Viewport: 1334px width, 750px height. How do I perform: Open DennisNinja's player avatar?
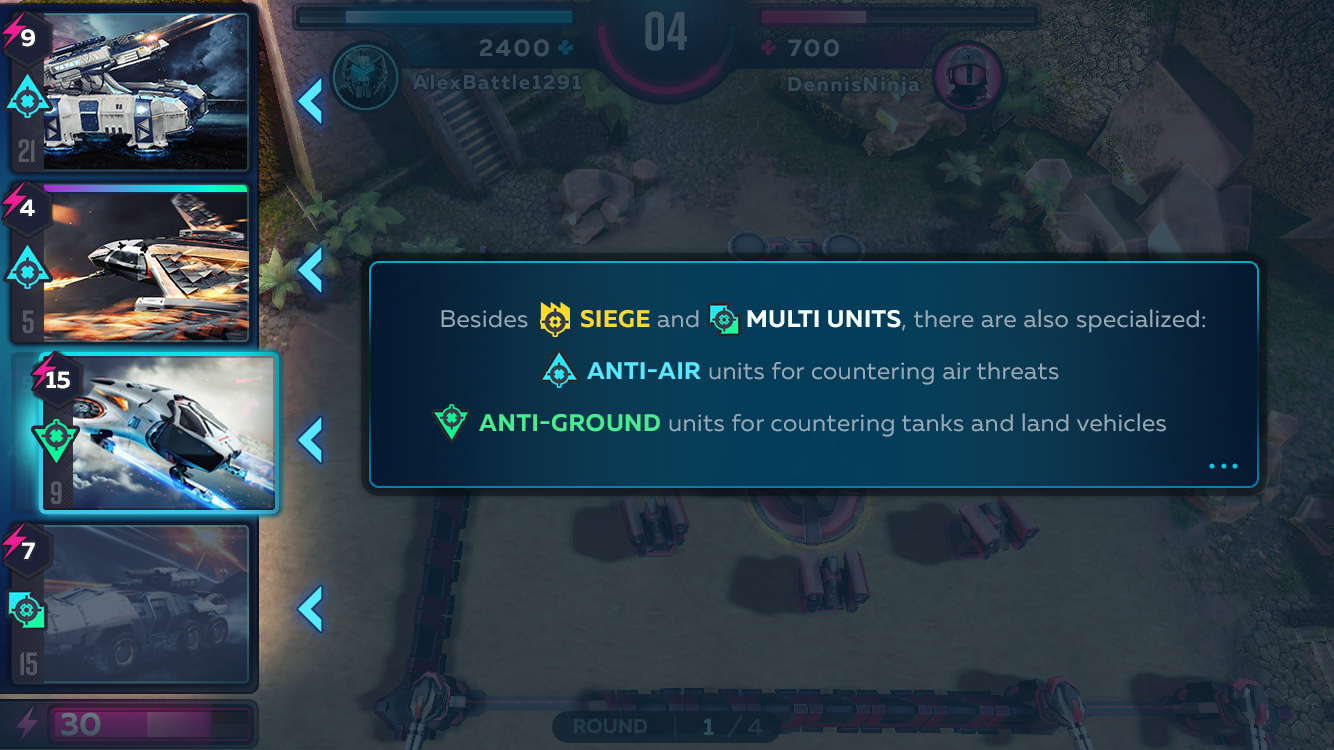point(967,77)
